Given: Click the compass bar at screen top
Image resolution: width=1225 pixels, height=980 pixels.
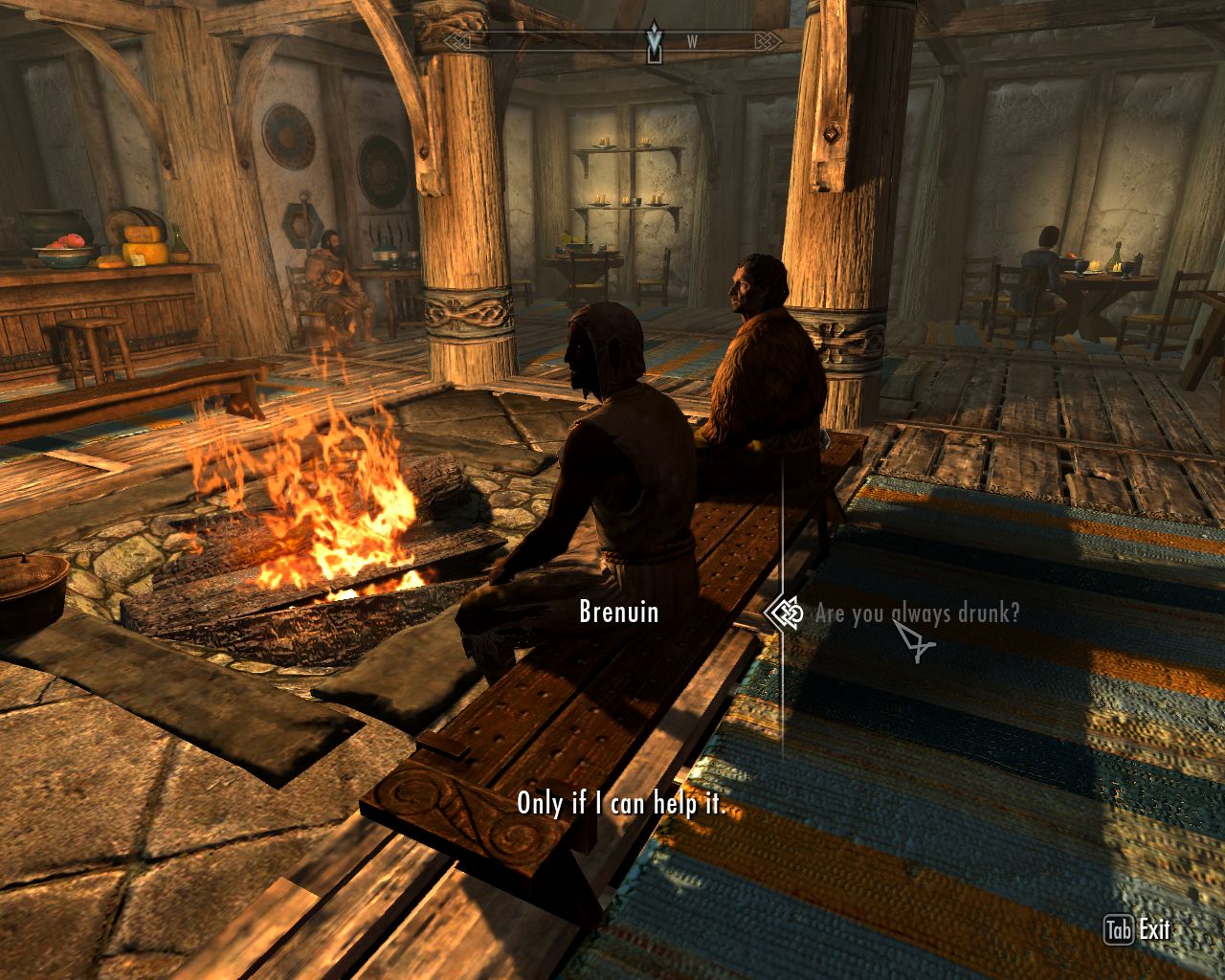Looking at the screenshot, I should click(612, 40).
